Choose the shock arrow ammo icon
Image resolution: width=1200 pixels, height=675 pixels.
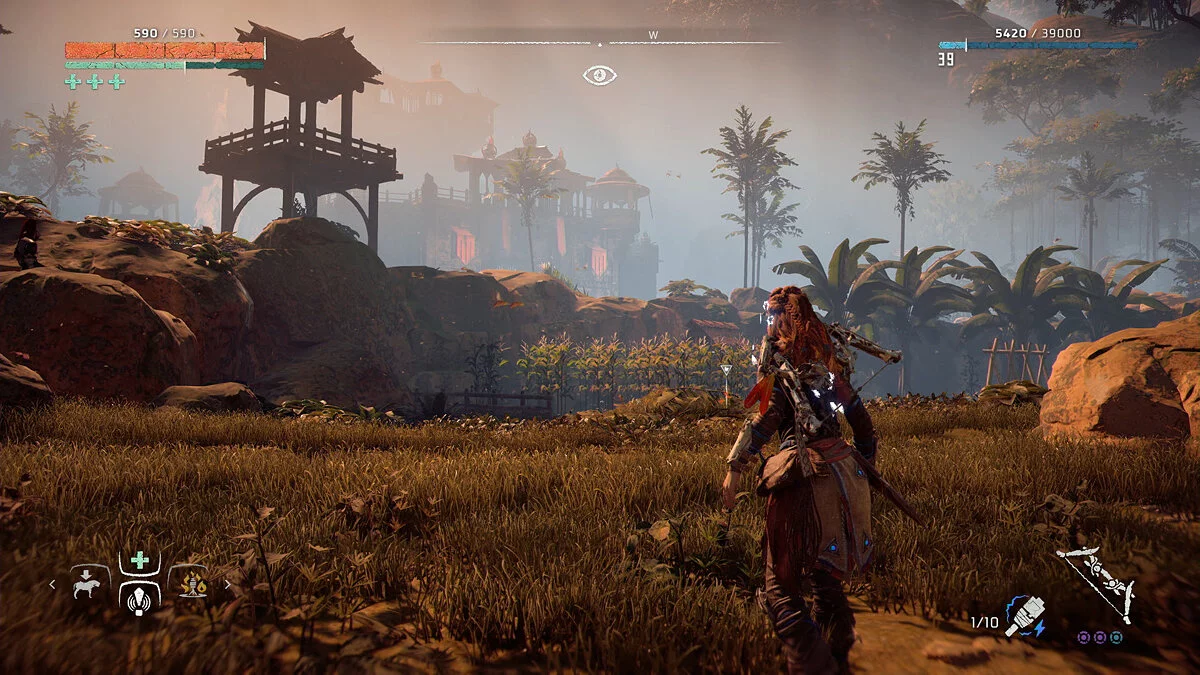(x=1023, y=616)
